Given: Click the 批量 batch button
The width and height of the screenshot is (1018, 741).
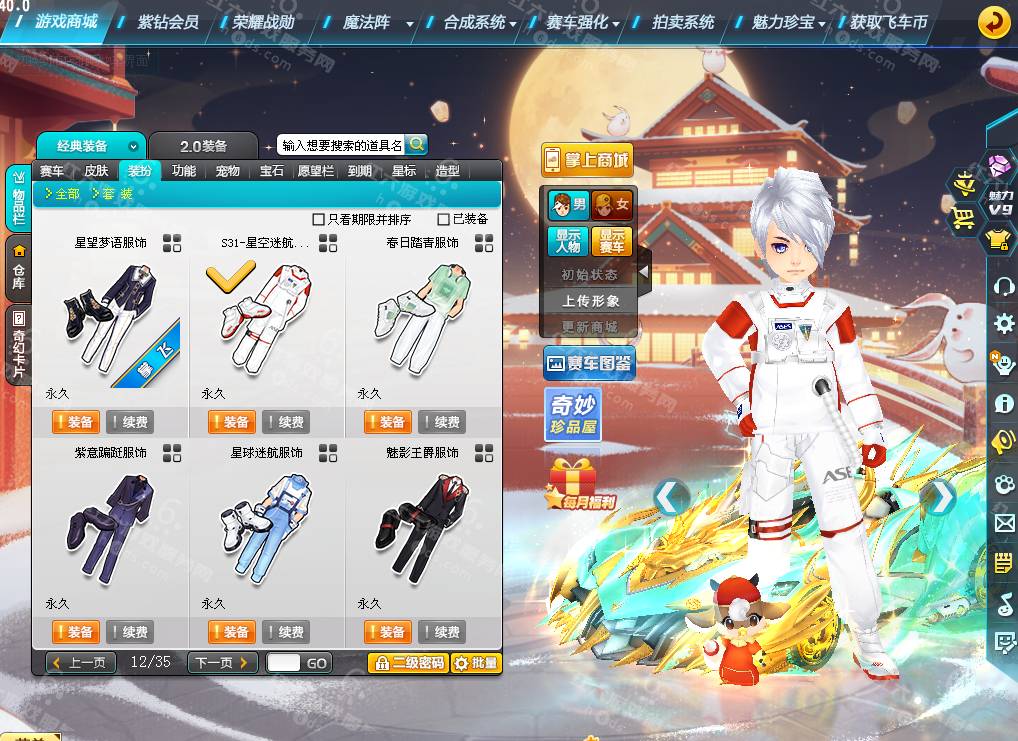Looking at the screenshot, I should point(475,662).
